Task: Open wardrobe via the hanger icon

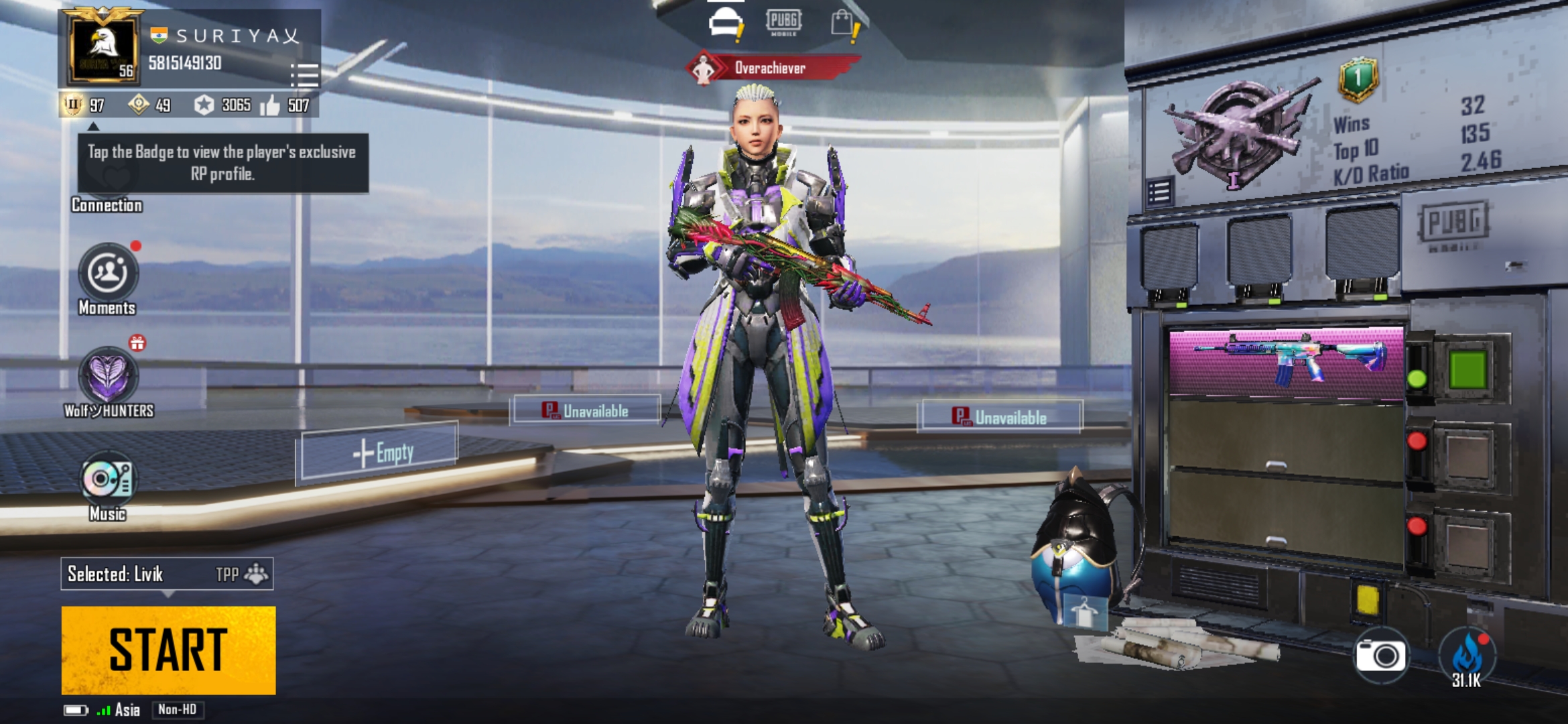Action: click(x=1084, y=611)
